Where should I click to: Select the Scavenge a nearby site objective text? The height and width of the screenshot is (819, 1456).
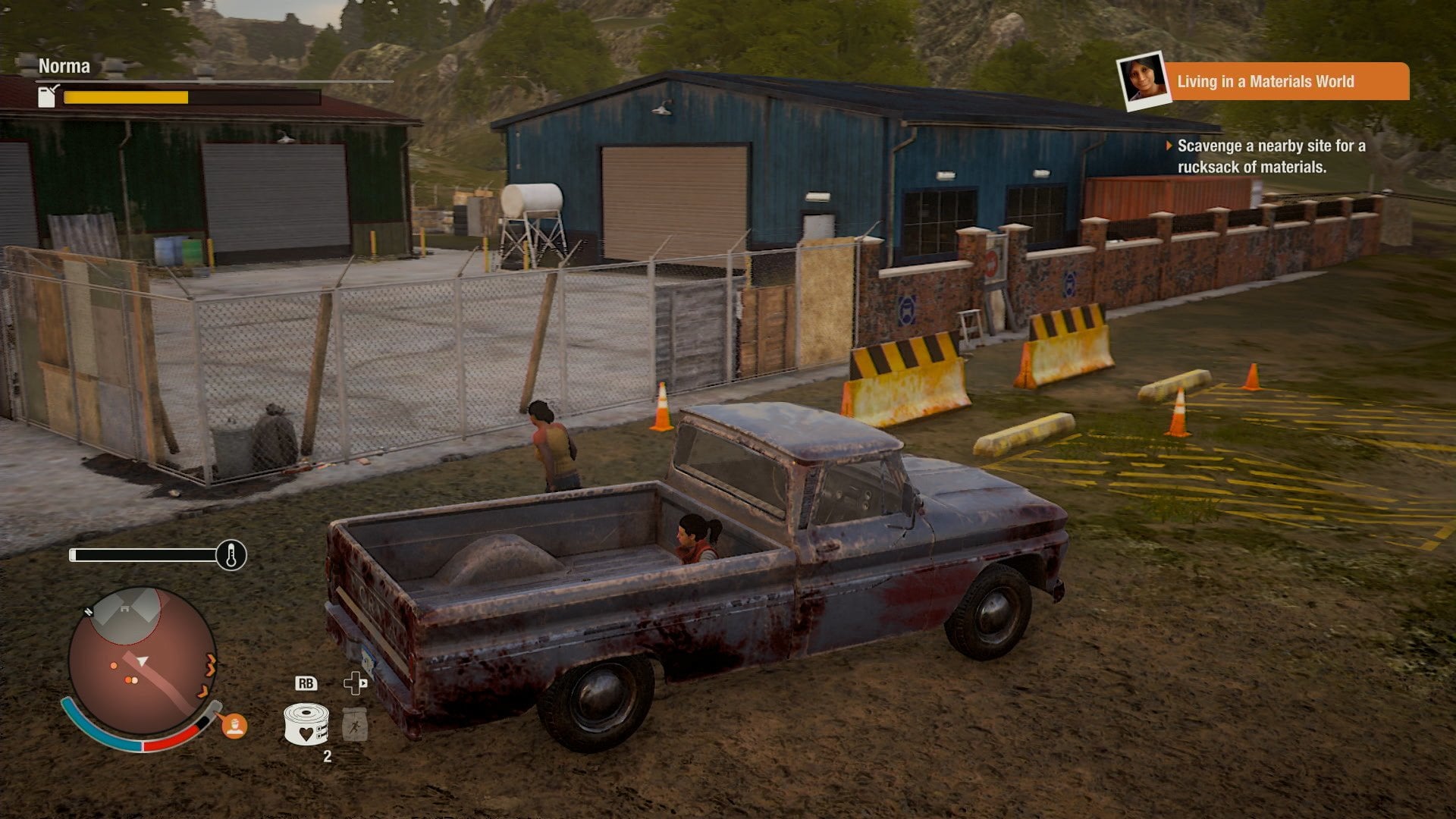(x=1270, y=156)
